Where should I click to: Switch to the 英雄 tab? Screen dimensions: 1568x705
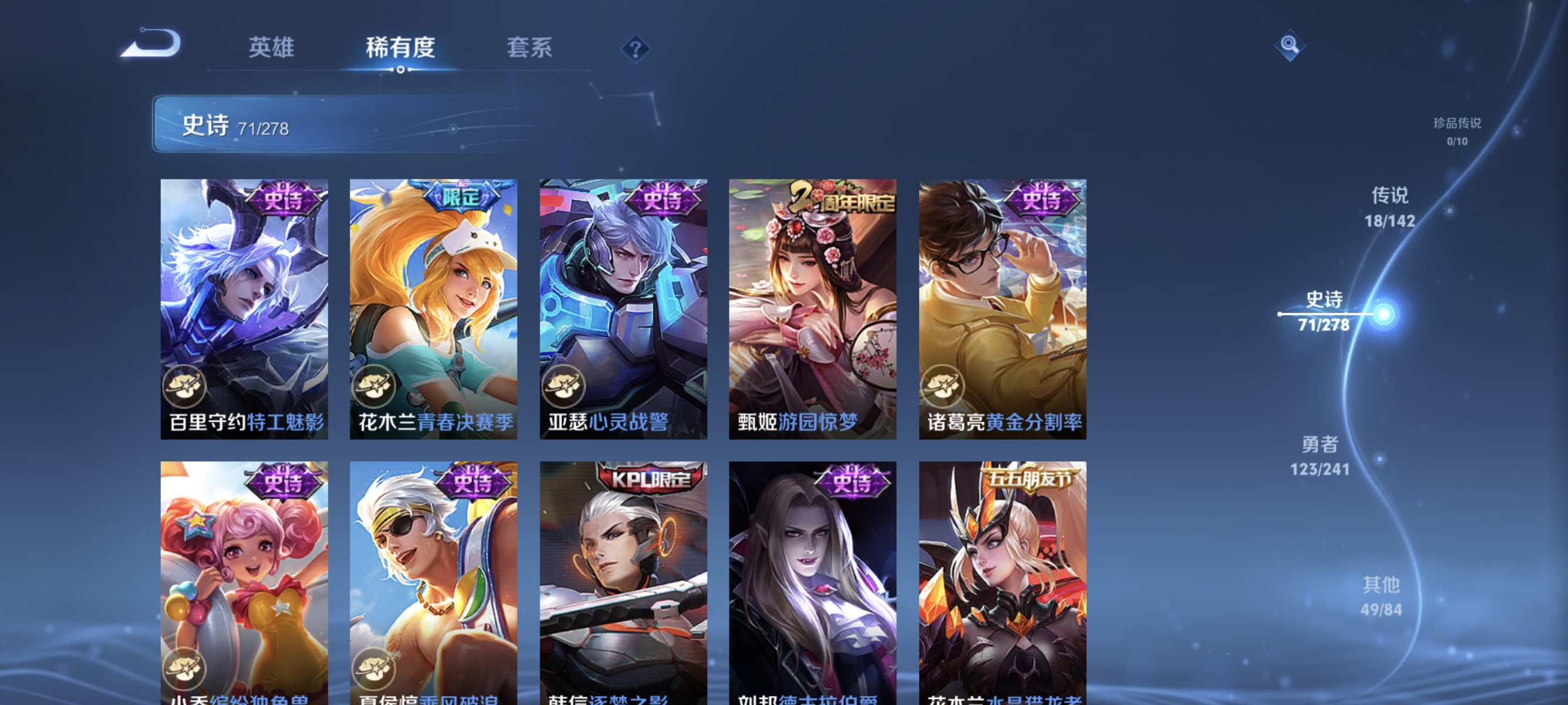click(271, 48)
